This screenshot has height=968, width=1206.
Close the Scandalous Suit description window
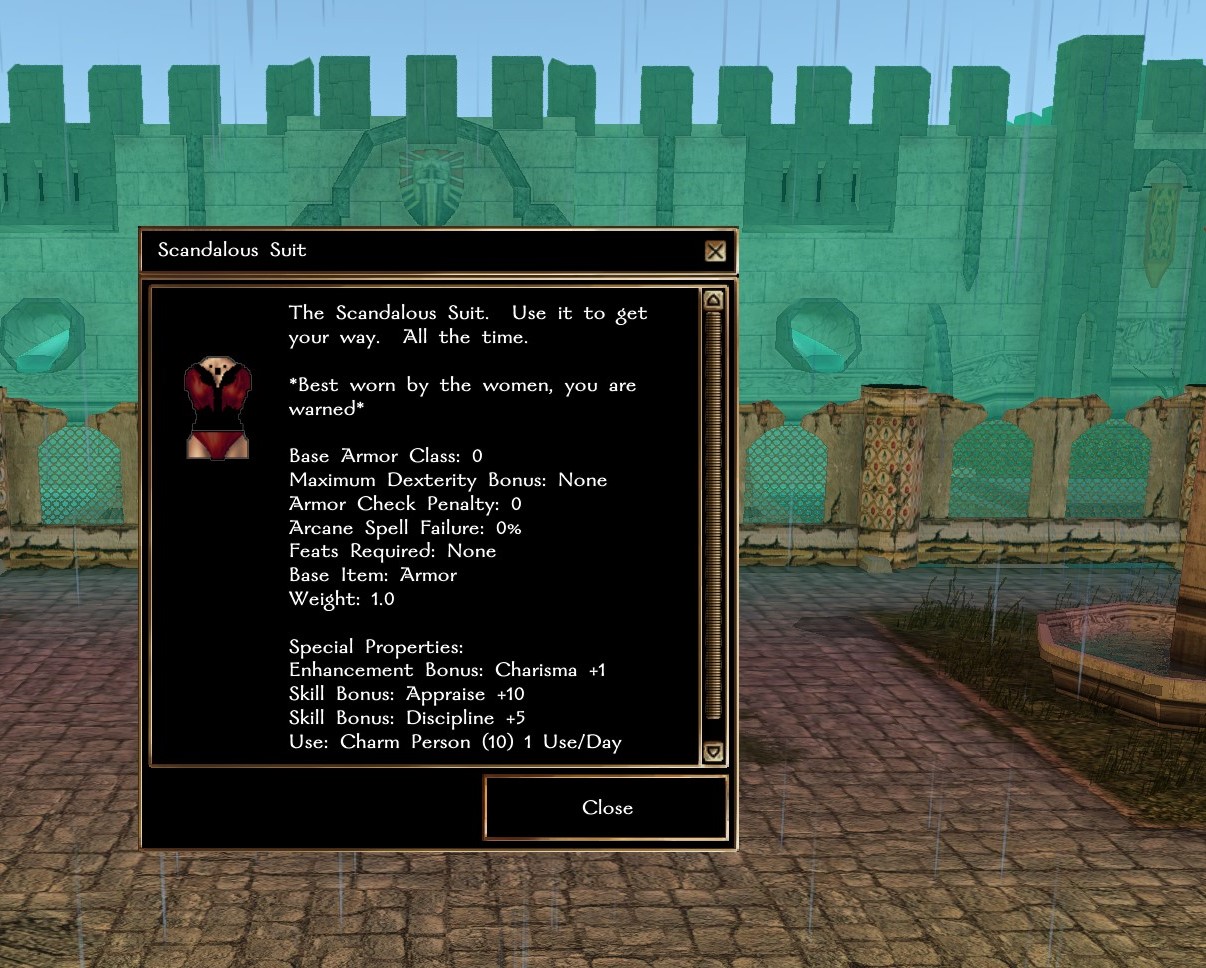pyautogui.click(x=606, y=808)
